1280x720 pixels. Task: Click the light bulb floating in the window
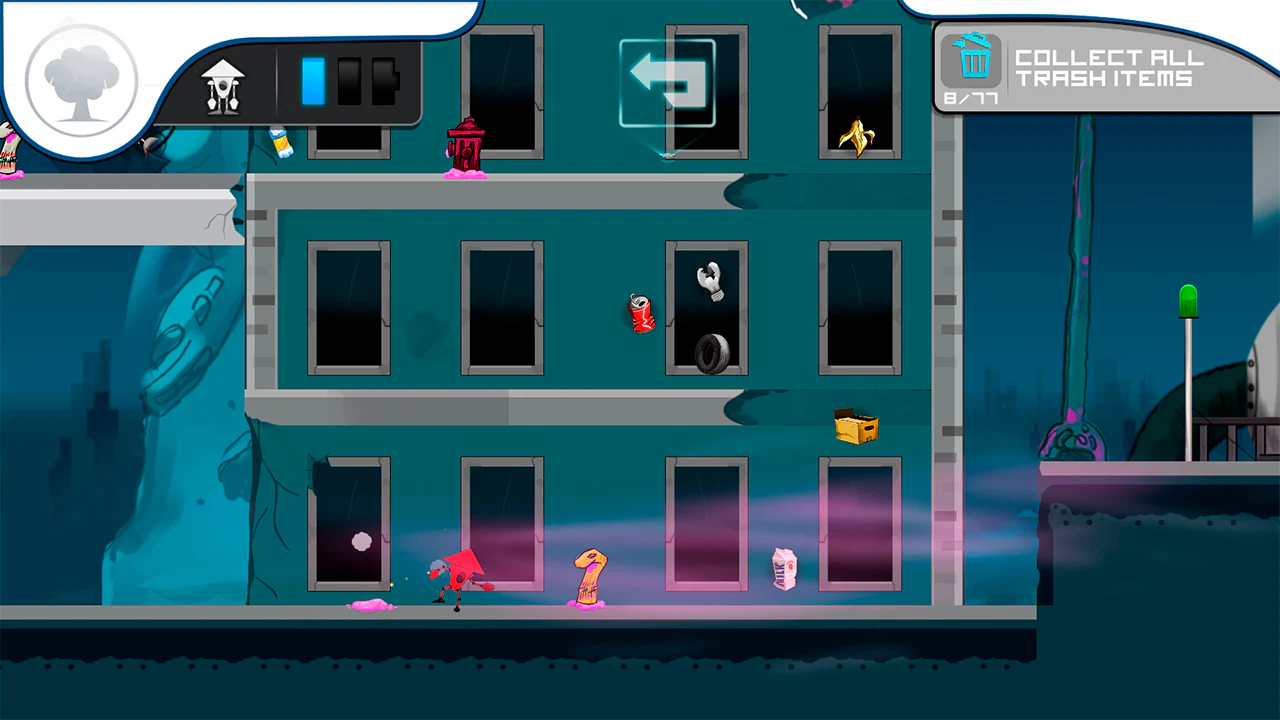709,282
